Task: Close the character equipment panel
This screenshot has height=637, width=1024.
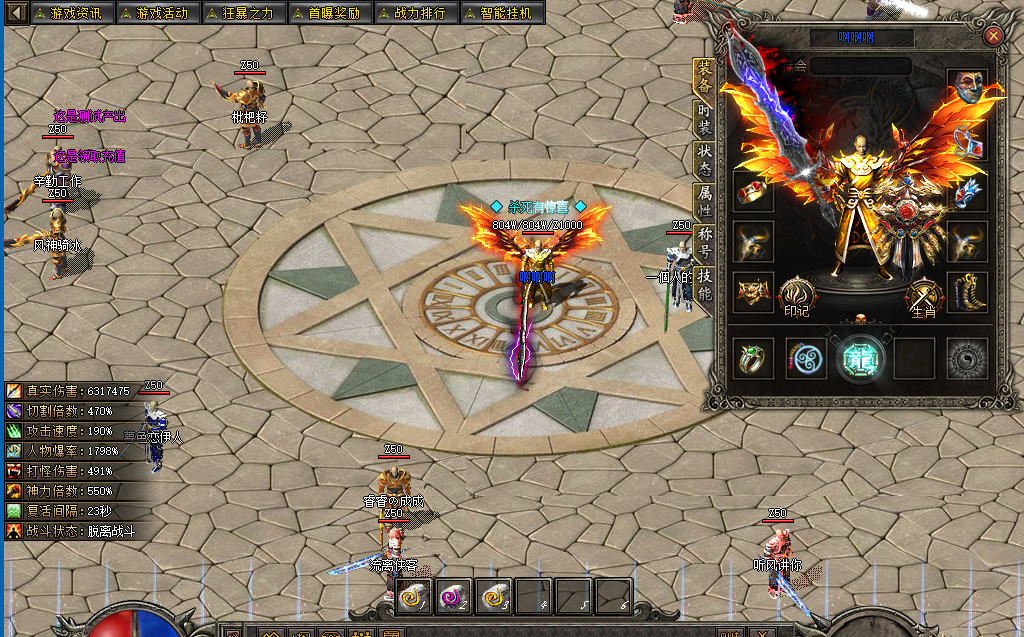Action: click(x=993, y=36)
